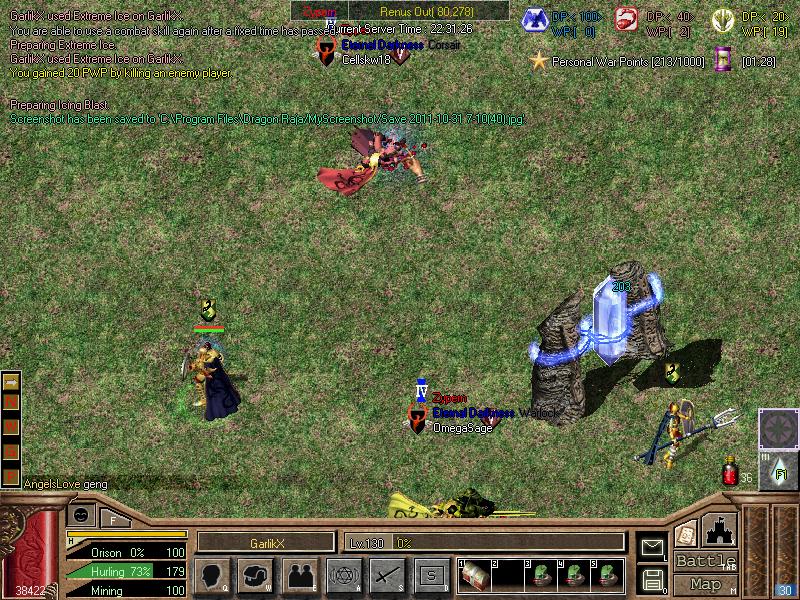Open the castle silhouette icon
The image size is (800, 600).
click(720, 529)
